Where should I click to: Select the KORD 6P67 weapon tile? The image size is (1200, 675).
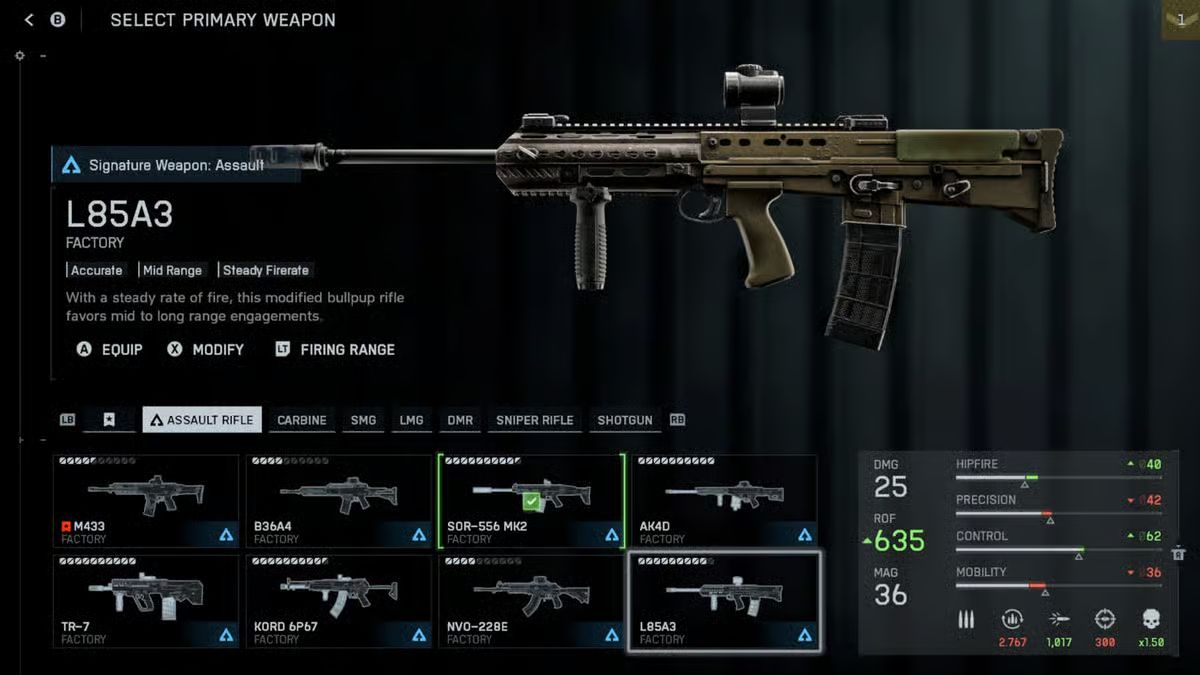point(339,602)
